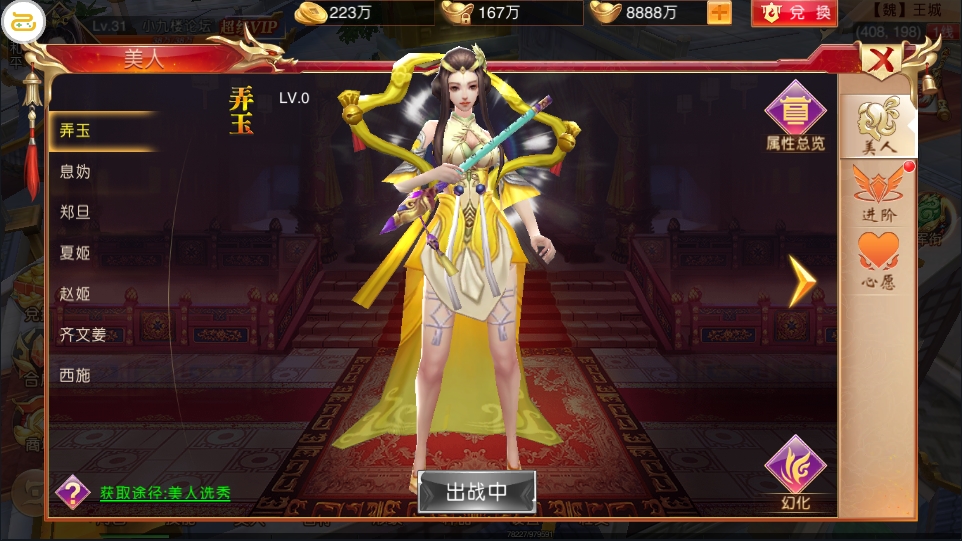This screenshot has height=541, width=962.
Task: Select 郑旦 in the list
Action: point(76,212)
